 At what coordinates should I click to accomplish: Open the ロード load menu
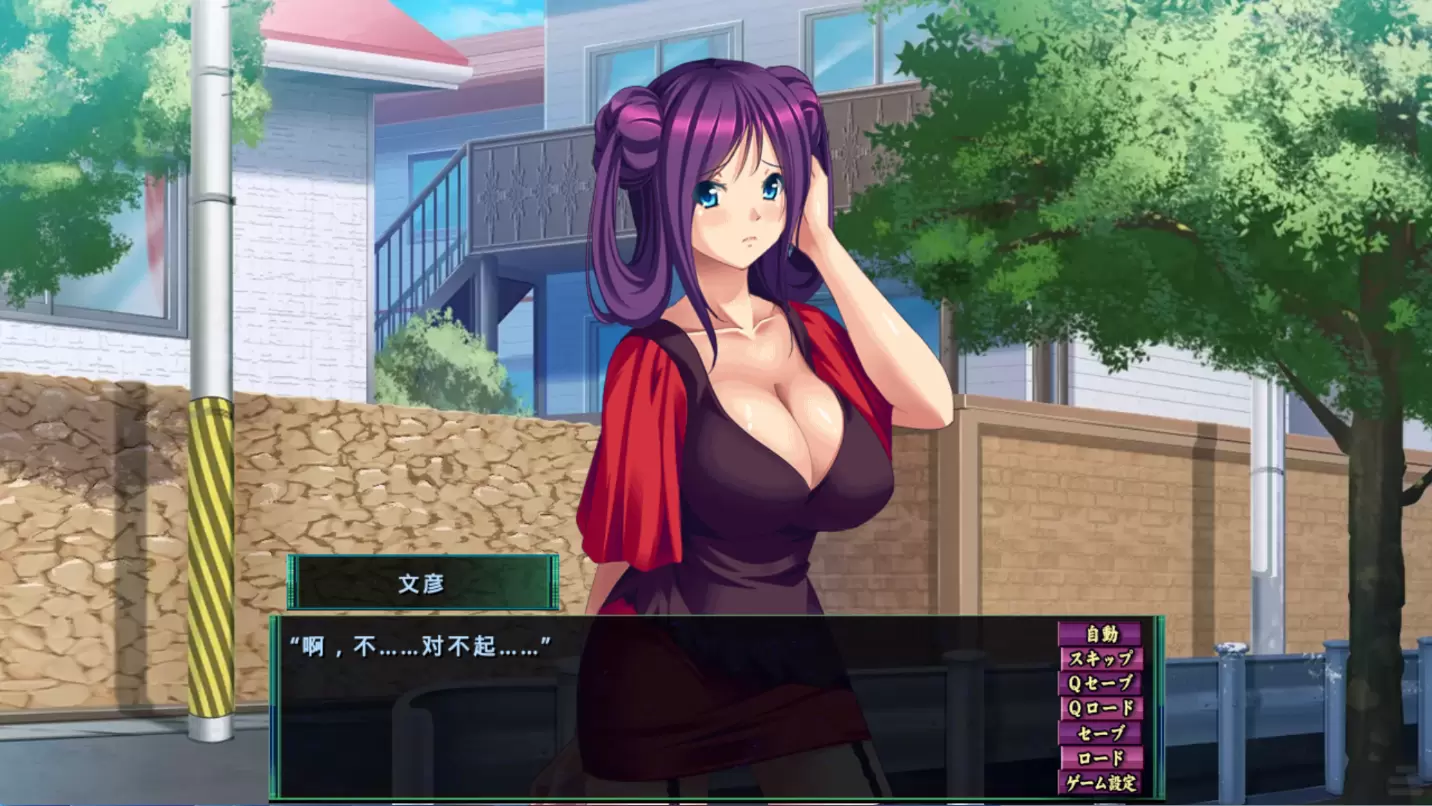(1100, 758)
